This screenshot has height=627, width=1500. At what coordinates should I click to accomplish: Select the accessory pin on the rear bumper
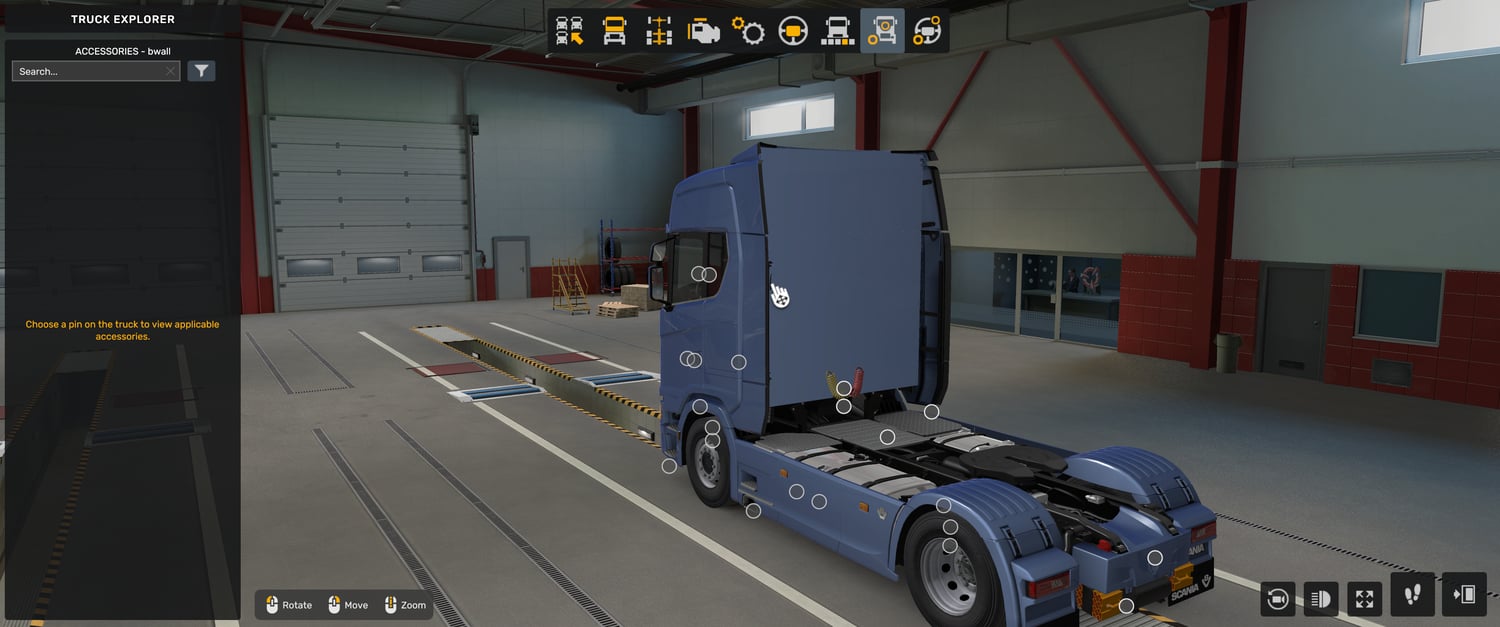click(x=1126, y=606)
